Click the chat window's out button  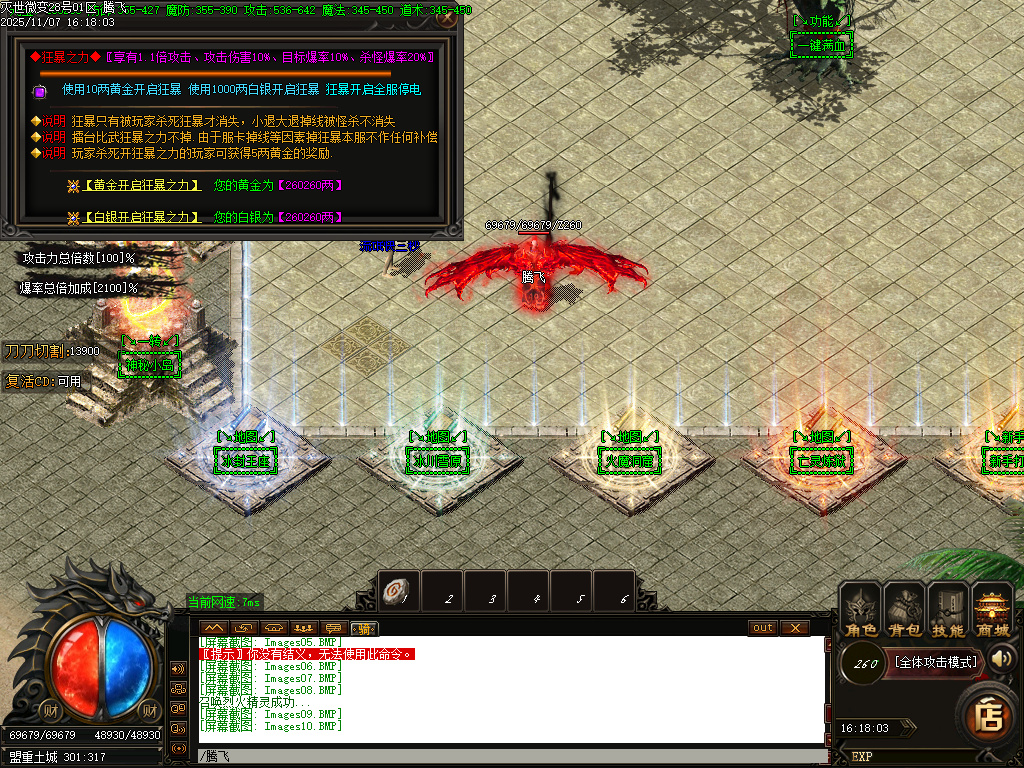tap(763, 628)
